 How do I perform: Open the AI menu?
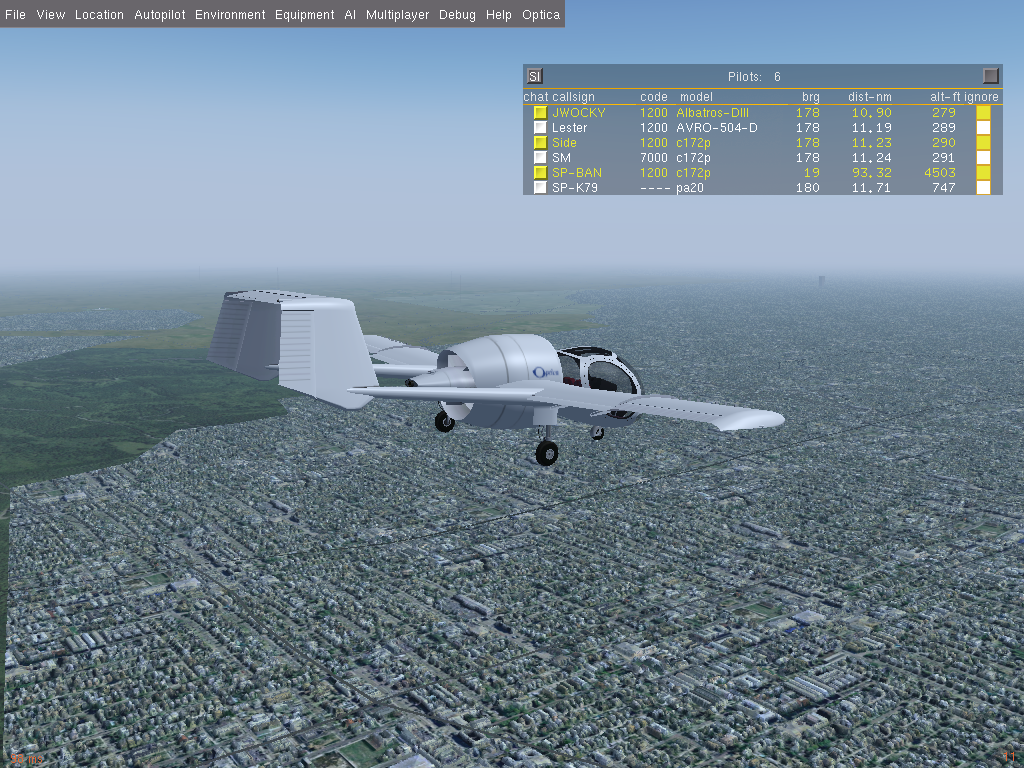[x=350, y=15]
